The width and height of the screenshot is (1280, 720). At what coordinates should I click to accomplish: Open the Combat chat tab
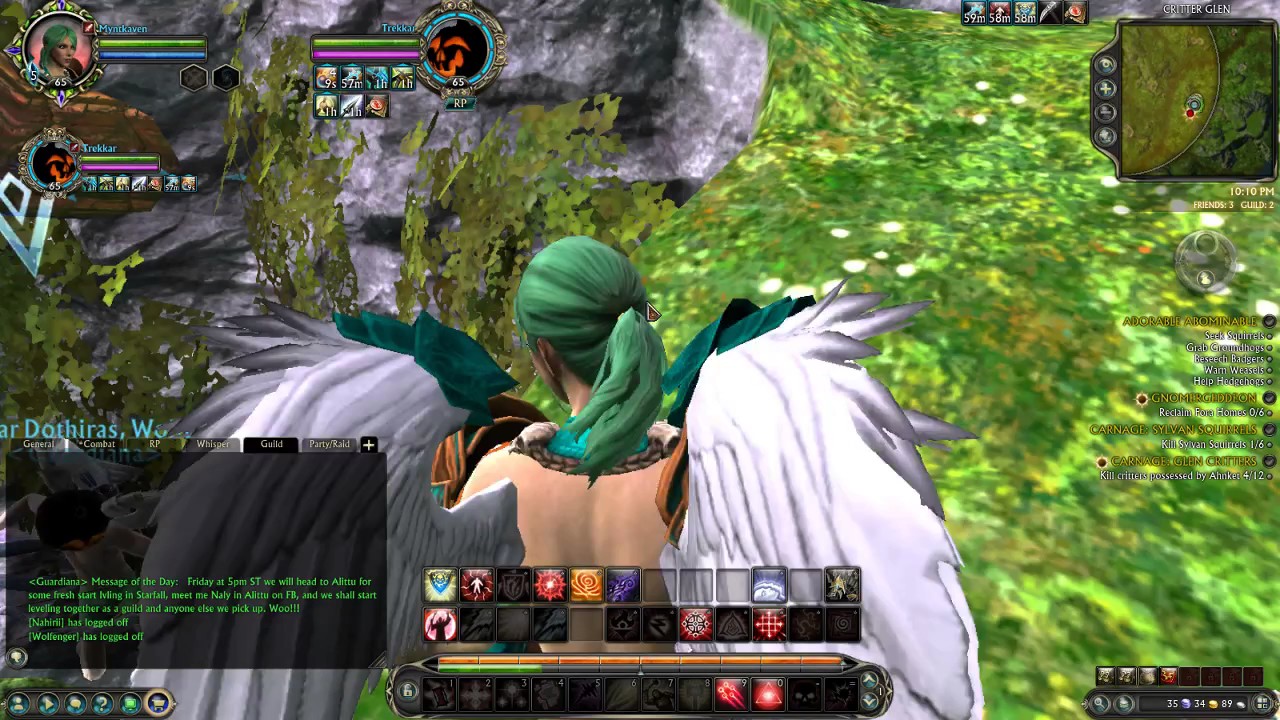(x=98, y=444)
